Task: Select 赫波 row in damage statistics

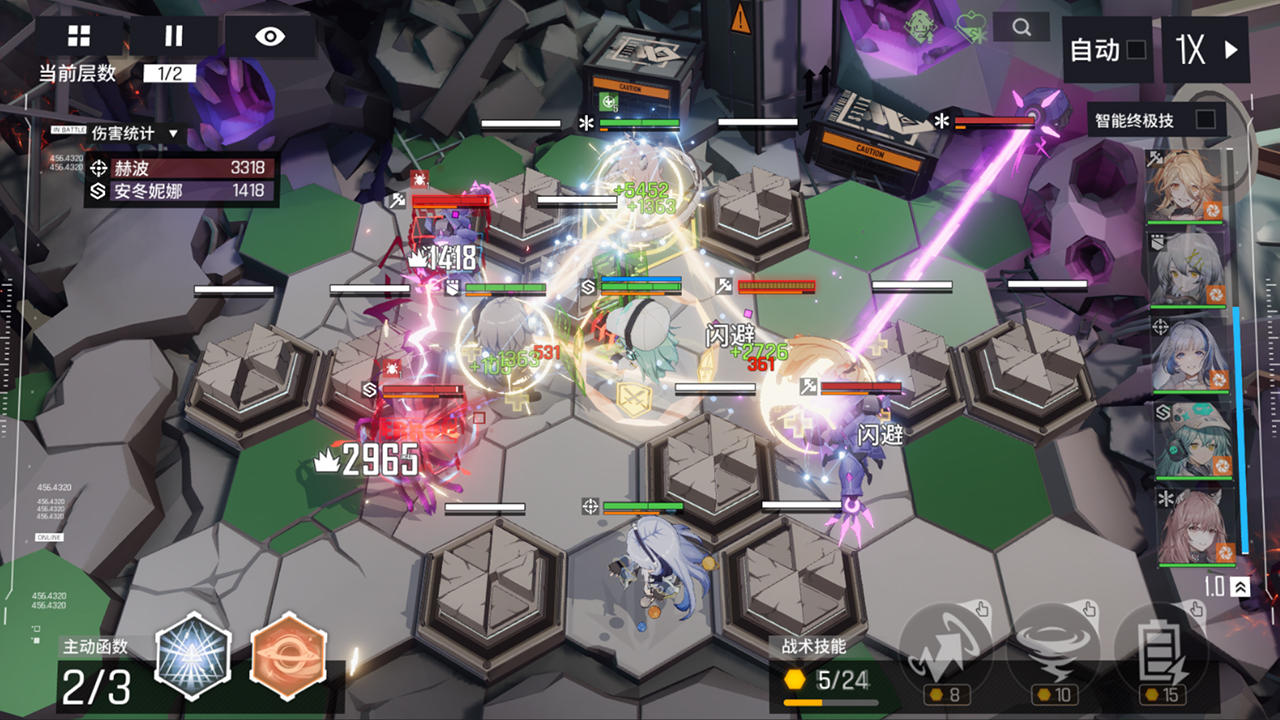Action: coord(180,169)
